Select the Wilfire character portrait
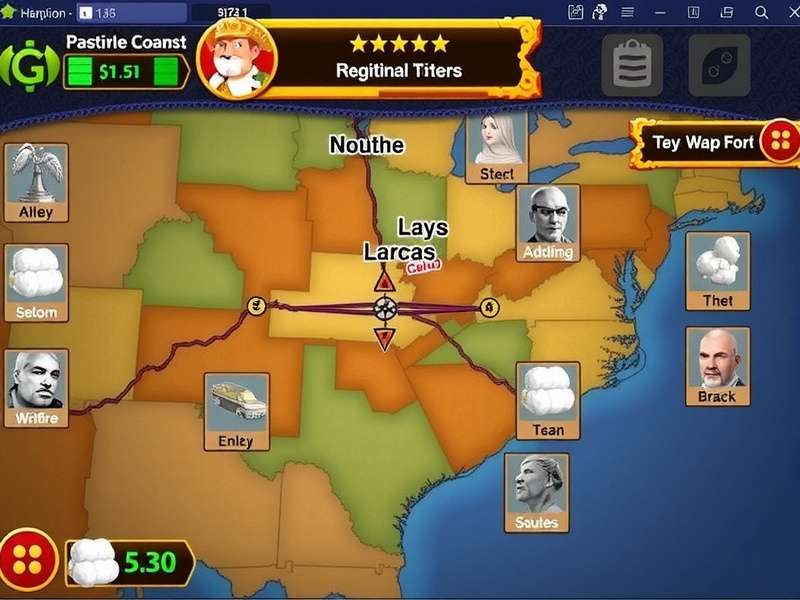 [37, 388]
